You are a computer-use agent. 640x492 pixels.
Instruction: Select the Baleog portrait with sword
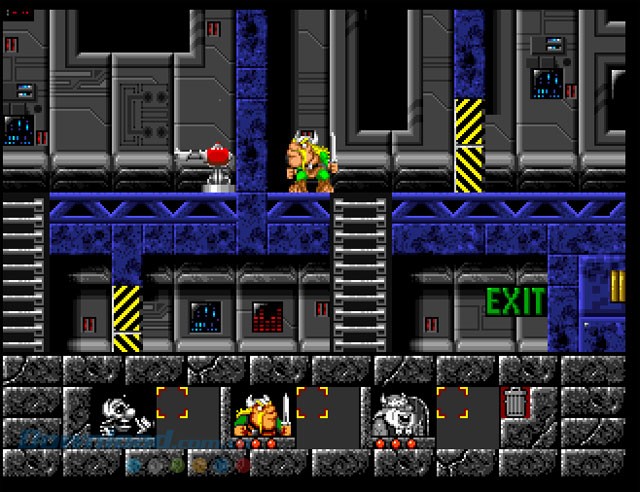click(261, 412)
